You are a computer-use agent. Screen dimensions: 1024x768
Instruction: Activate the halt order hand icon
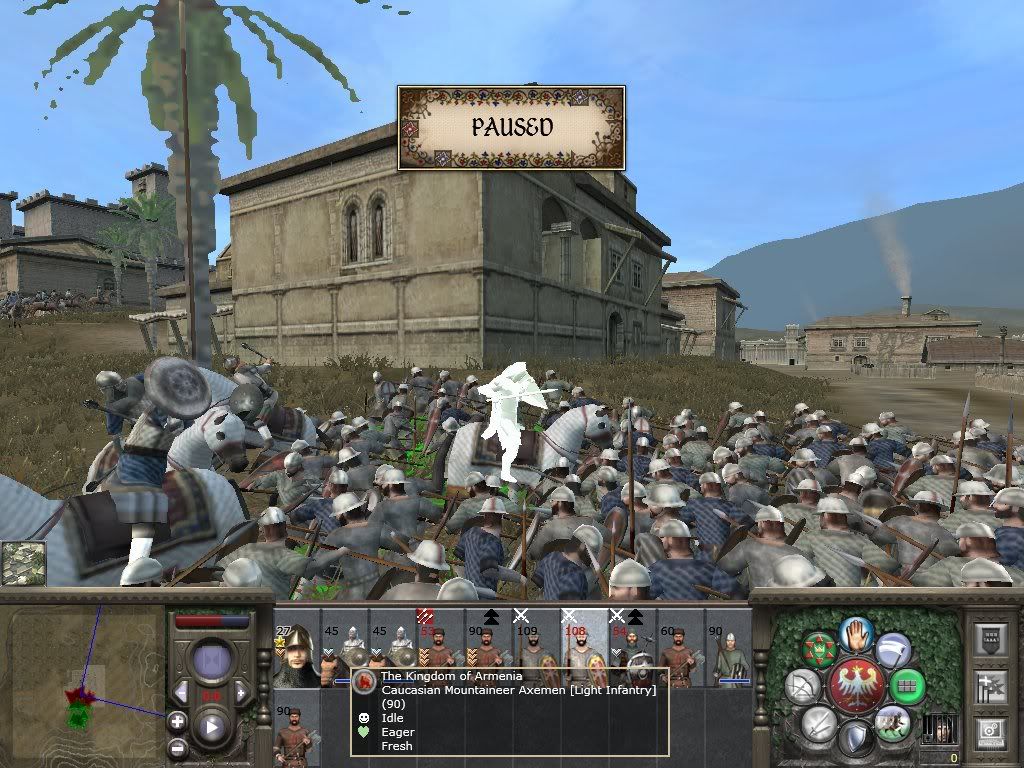coord(856,633)
